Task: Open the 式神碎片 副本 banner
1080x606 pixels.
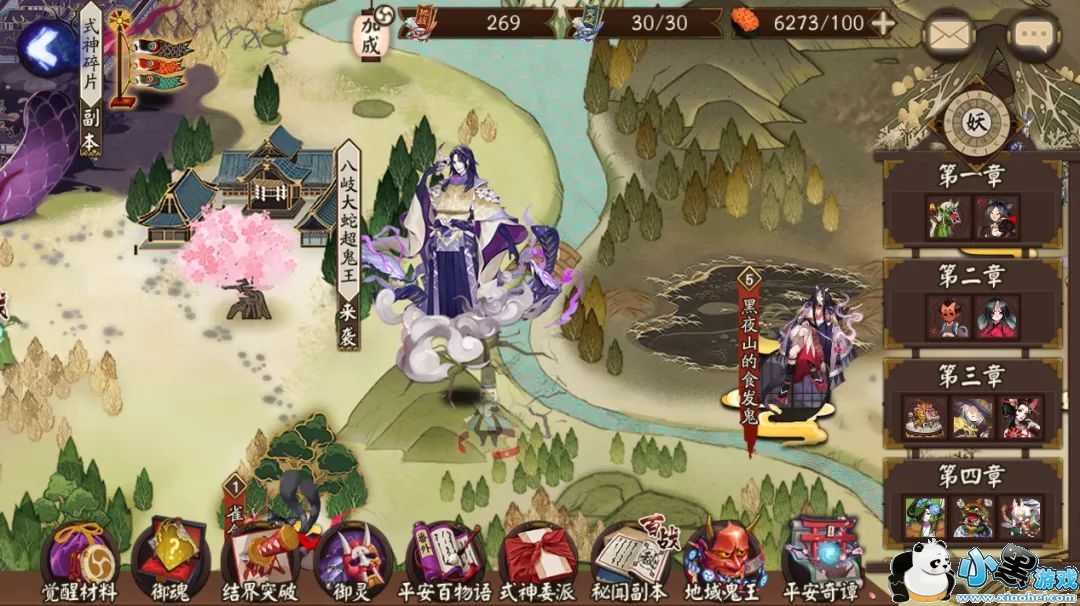Action: pos(91,80)
